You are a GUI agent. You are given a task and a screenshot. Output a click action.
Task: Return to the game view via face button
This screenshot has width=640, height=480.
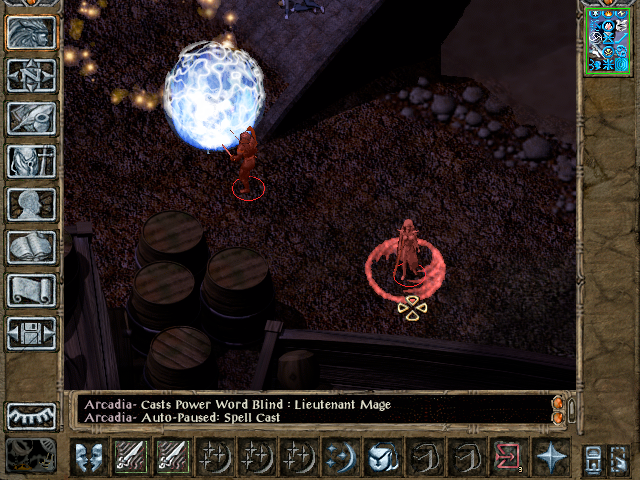32,31
